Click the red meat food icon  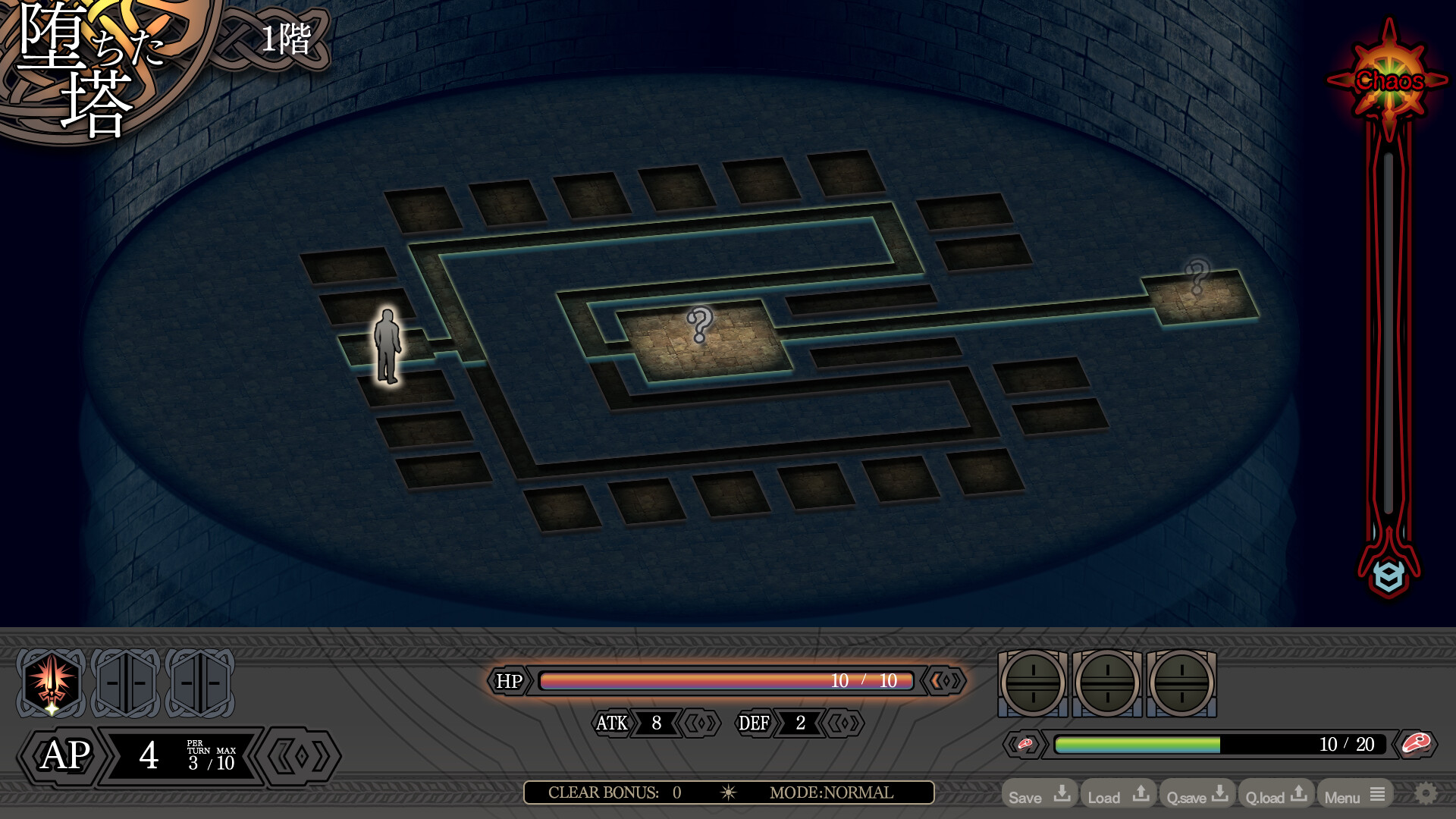[x=1415, y=744]
